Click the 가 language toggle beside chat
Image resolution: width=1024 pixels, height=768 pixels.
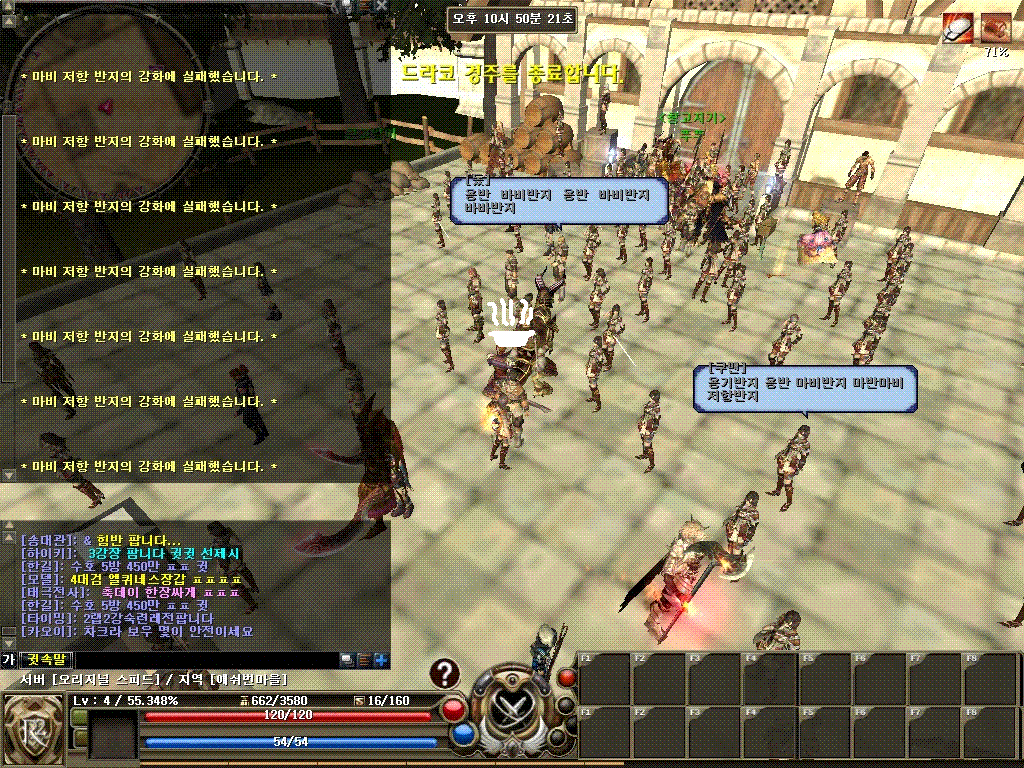[x=8, y=660]
